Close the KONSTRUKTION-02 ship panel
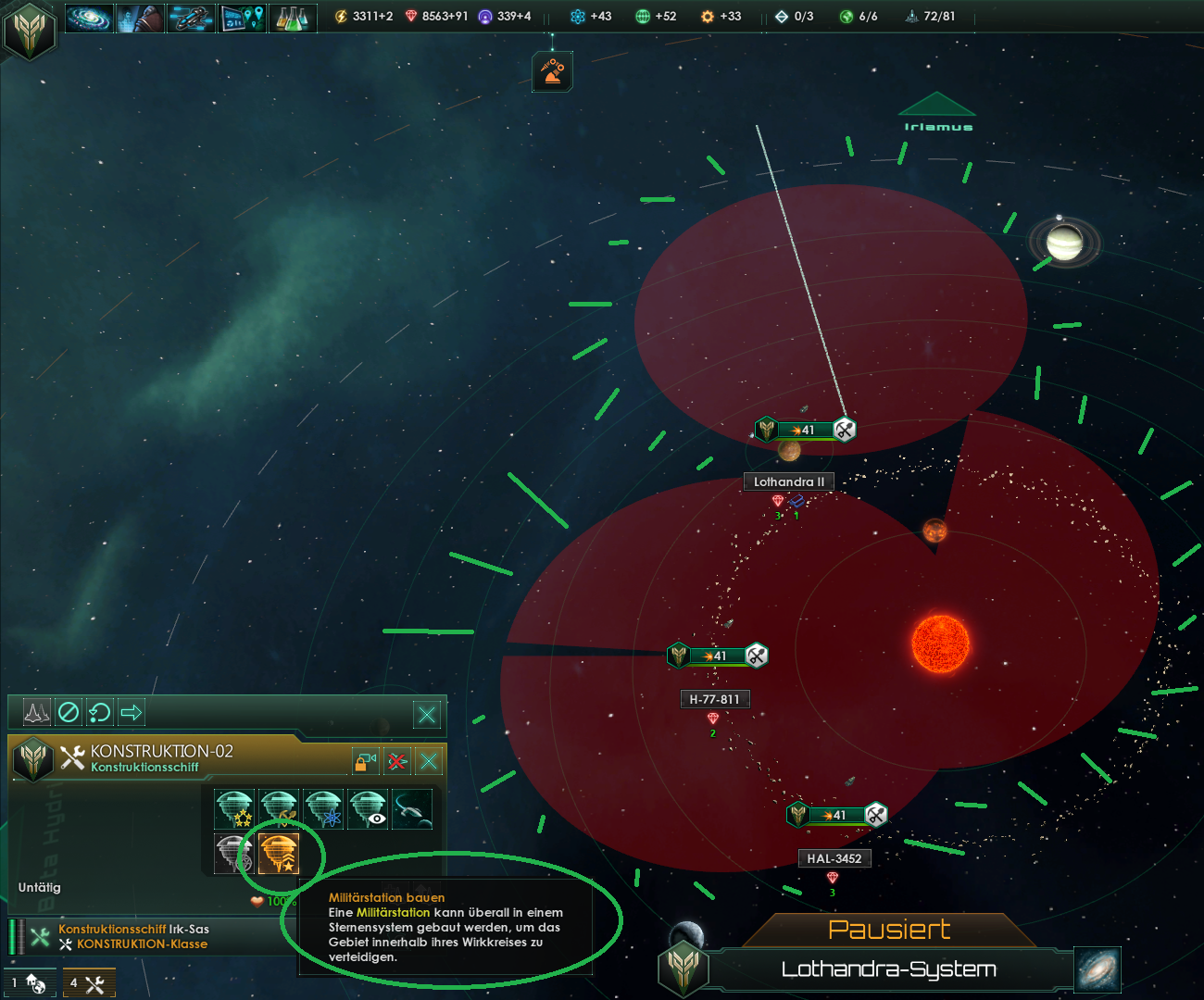Screen dimensions: 1204x1000 pyautogui.click(x=428, y=761)
